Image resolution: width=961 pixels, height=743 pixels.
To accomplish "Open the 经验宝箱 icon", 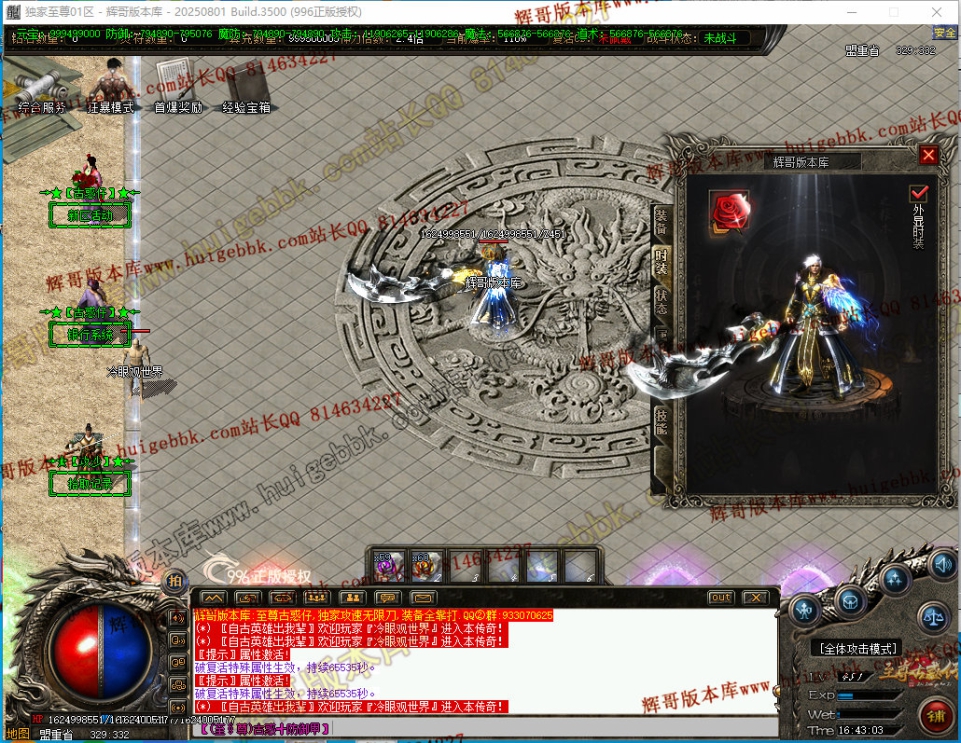I will (246, 88).
